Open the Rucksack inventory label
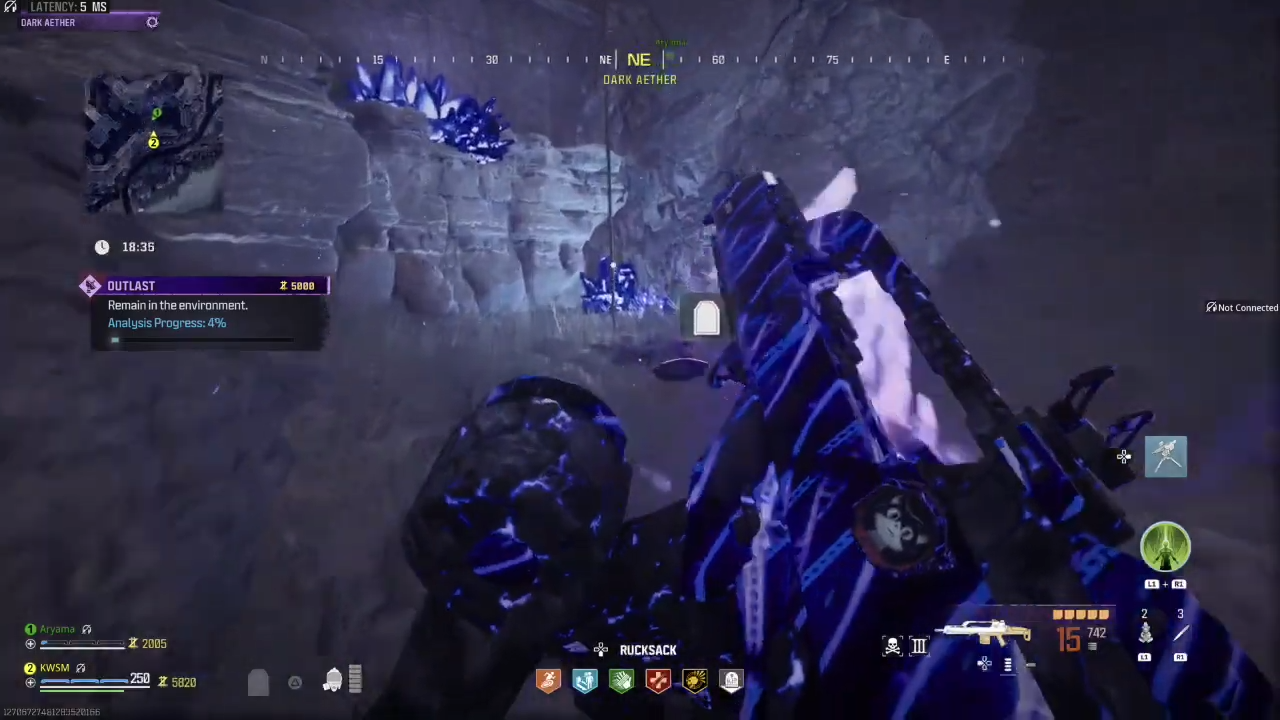 click(x=648, y=650)
